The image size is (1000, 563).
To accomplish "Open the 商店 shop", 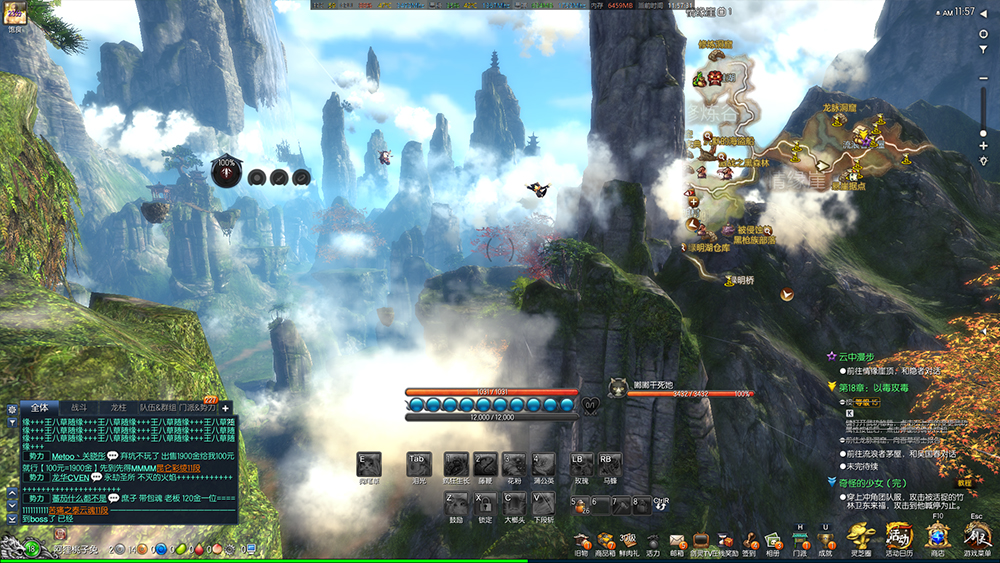I will click(x=938, y=536).
